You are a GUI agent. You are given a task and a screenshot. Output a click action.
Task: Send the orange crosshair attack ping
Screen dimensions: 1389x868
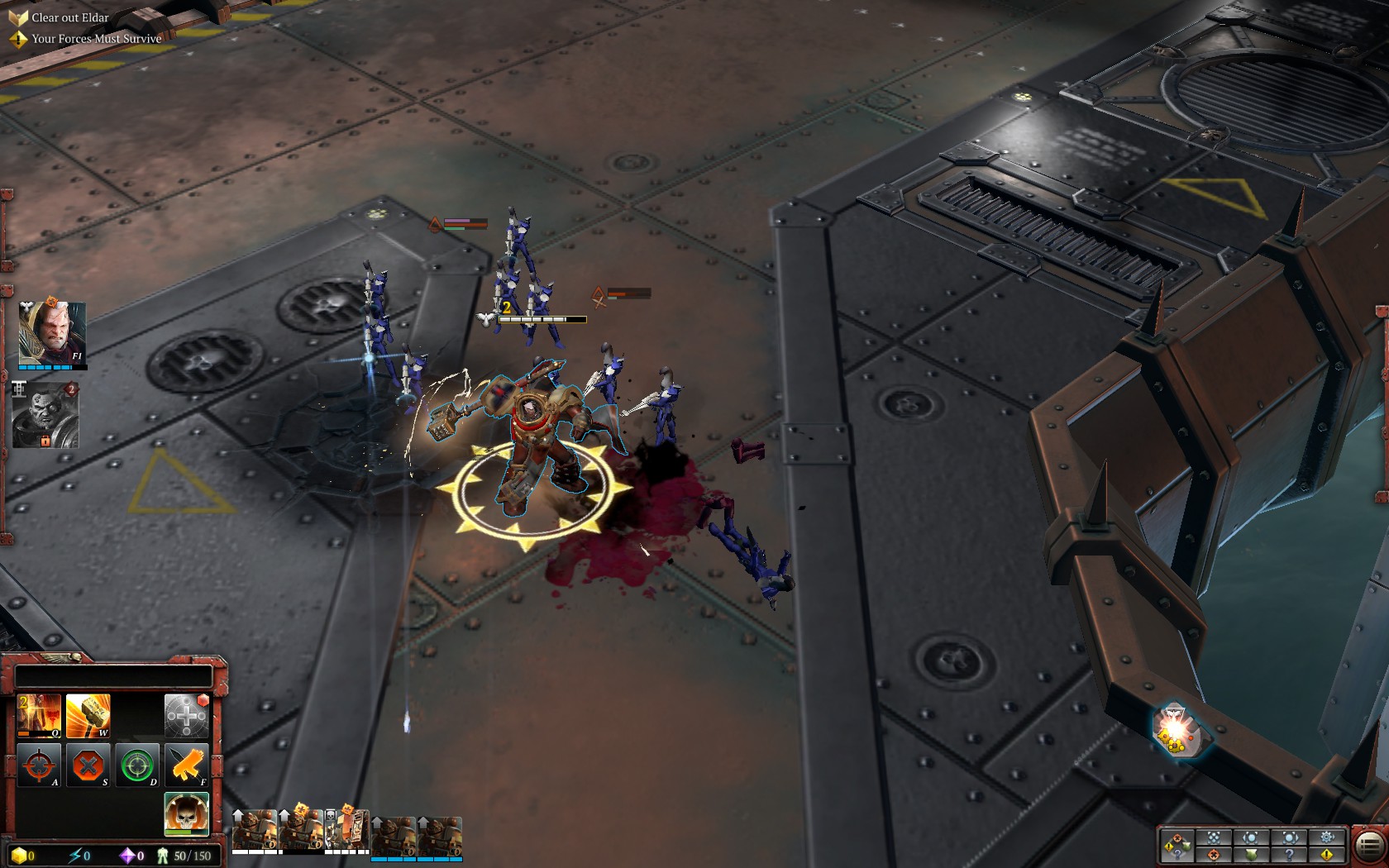[x=1213, y=854]
